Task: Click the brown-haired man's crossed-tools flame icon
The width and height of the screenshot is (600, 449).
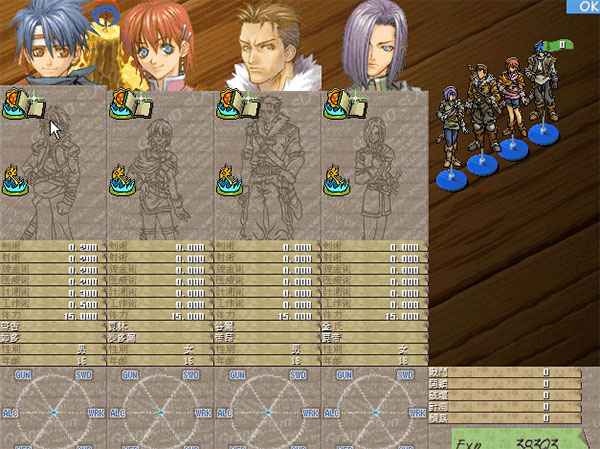Action: point(232,178)
